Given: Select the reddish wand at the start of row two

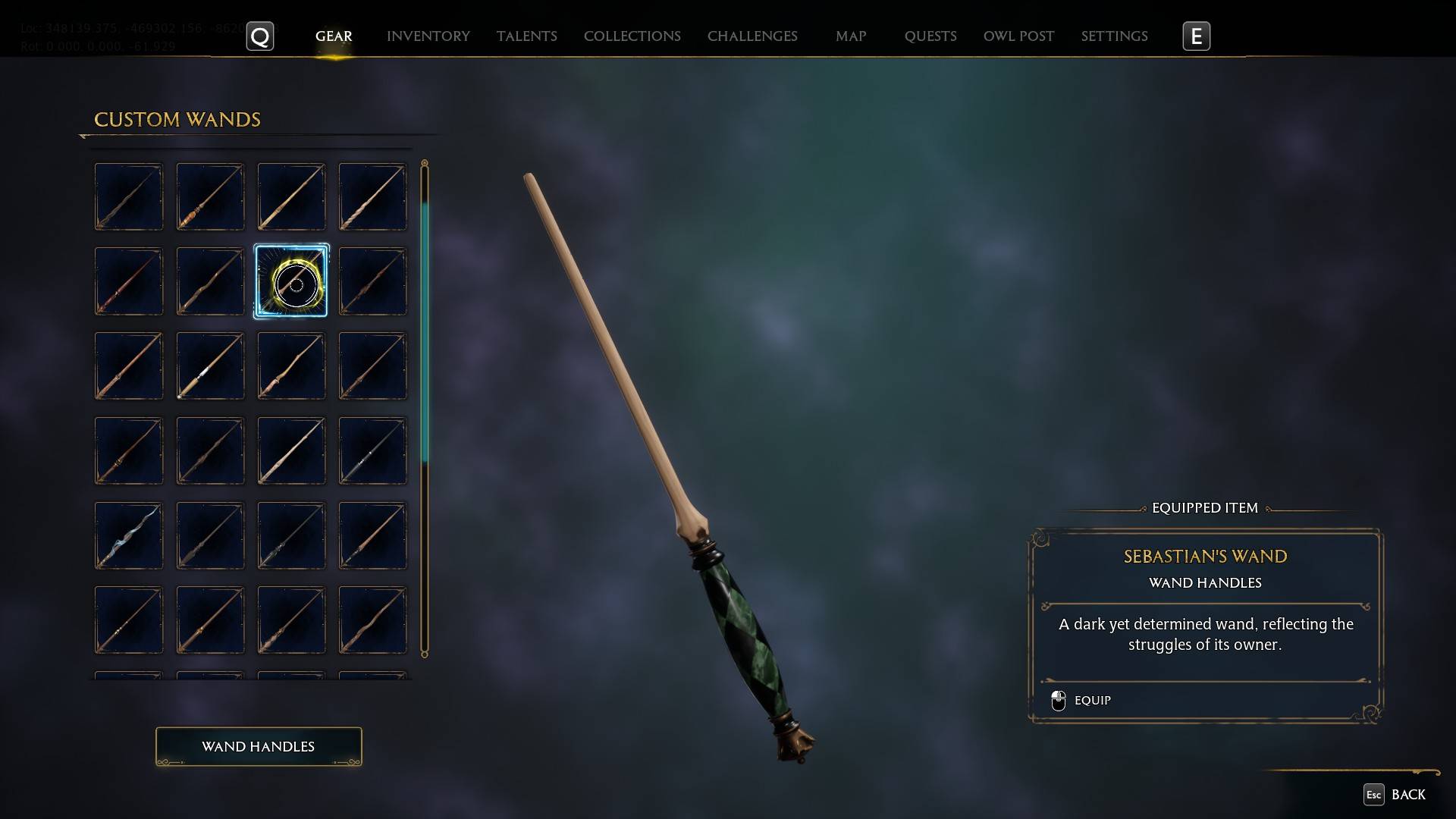Looking at the screenshot, I should click(129, 281).
